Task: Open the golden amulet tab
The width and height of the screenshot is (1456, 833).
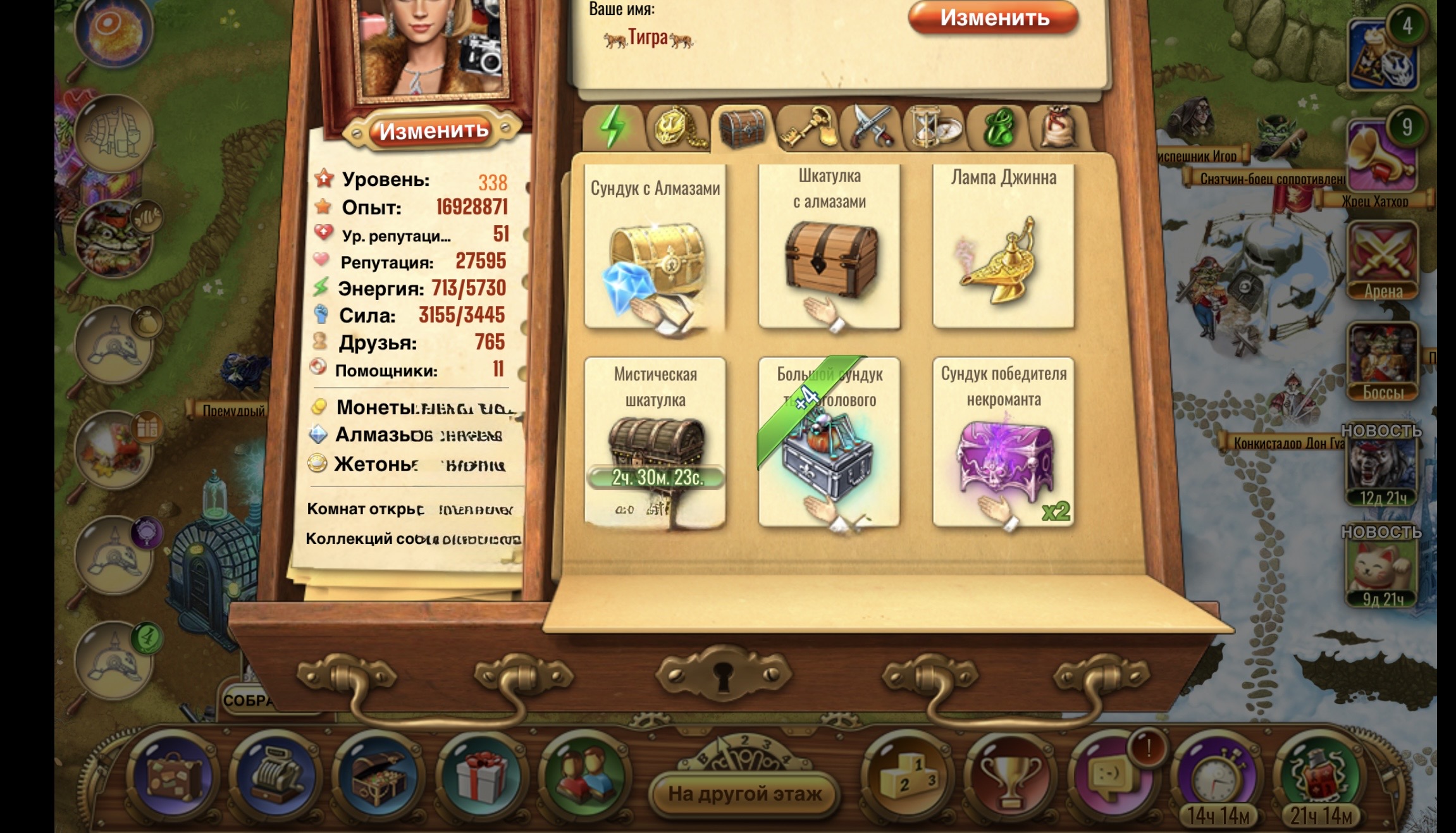Action: point(677,128)
